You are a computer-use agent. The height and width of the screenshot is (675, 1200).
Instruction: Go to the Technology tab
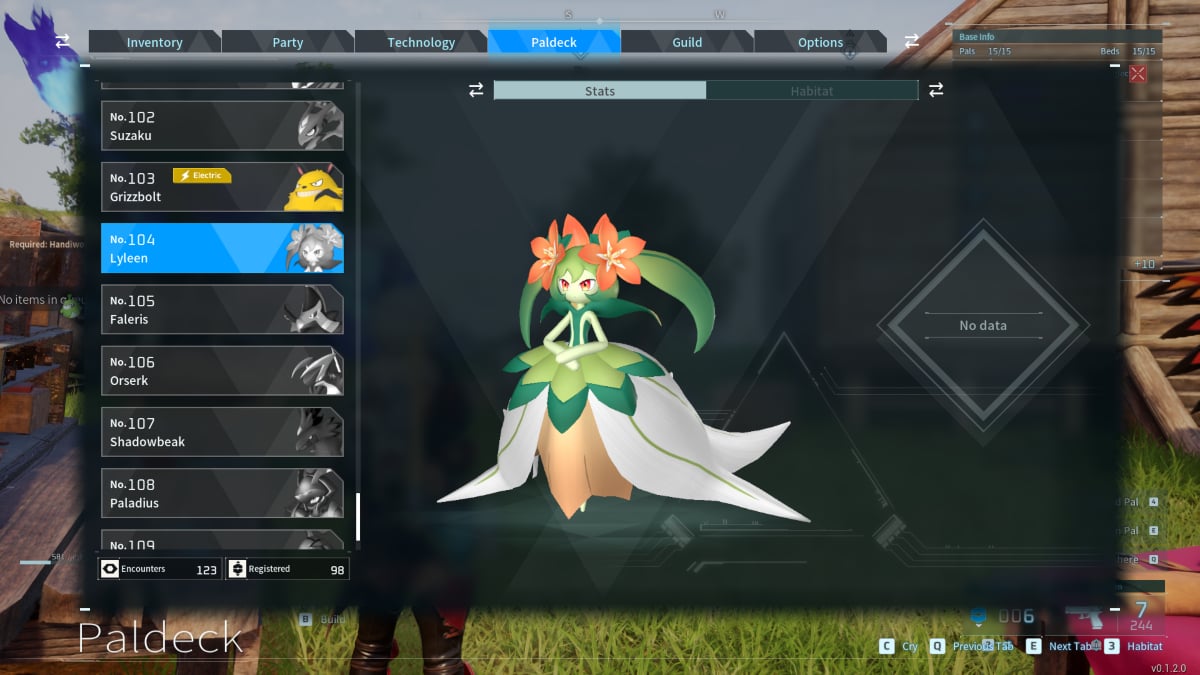pos(421,42)
